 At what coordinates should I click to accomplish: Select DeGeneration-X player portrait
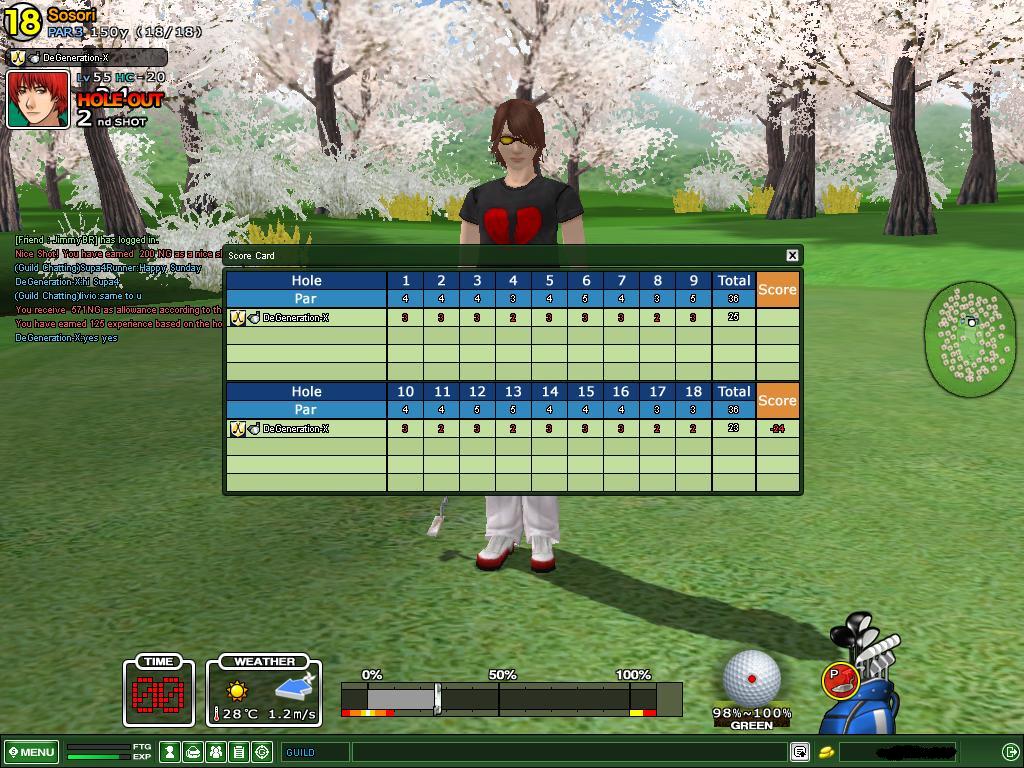38,99
